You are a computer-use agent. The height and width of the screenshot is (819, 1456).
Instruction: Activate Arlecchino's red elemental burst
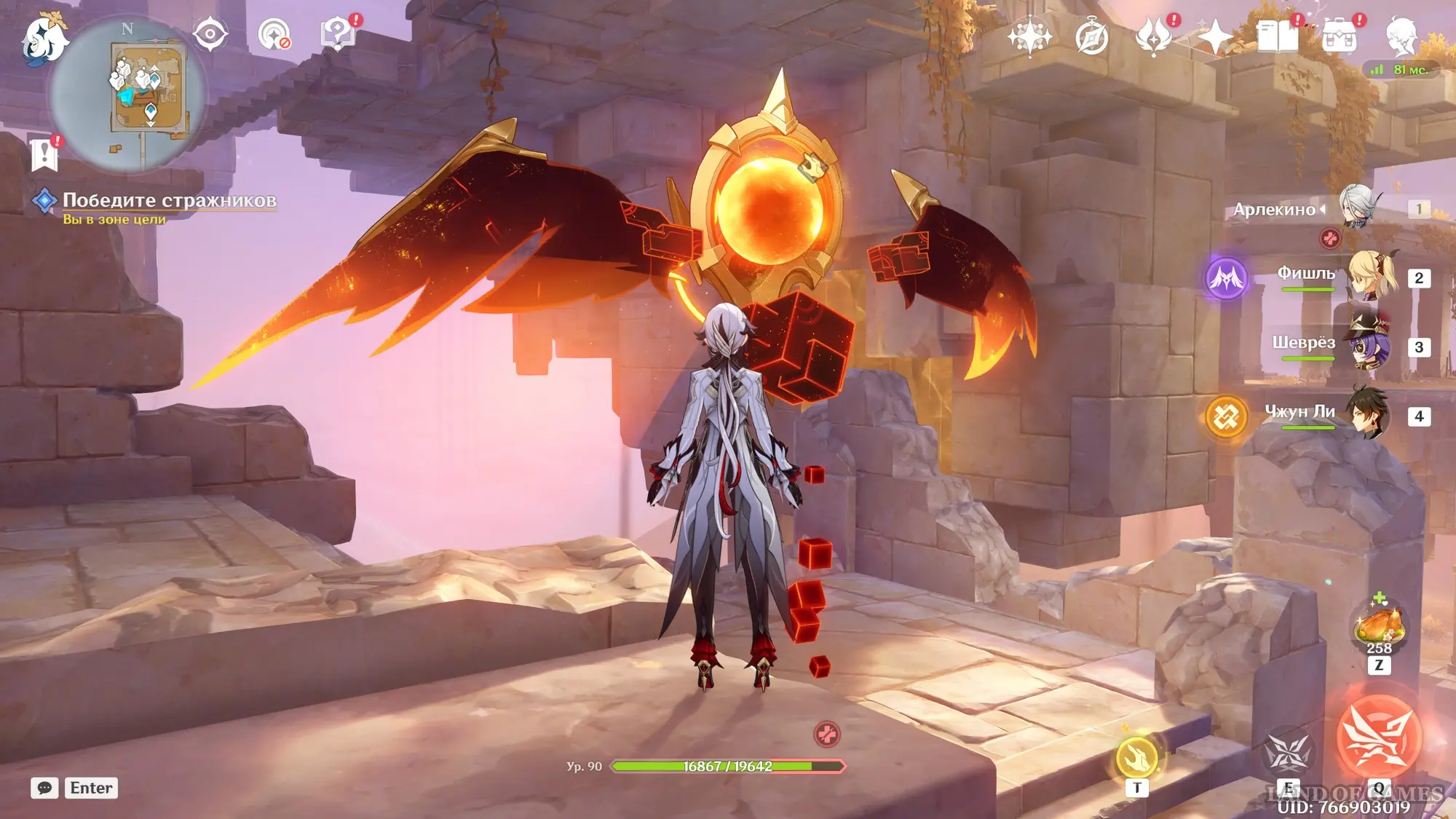[x=1378, y=737]
